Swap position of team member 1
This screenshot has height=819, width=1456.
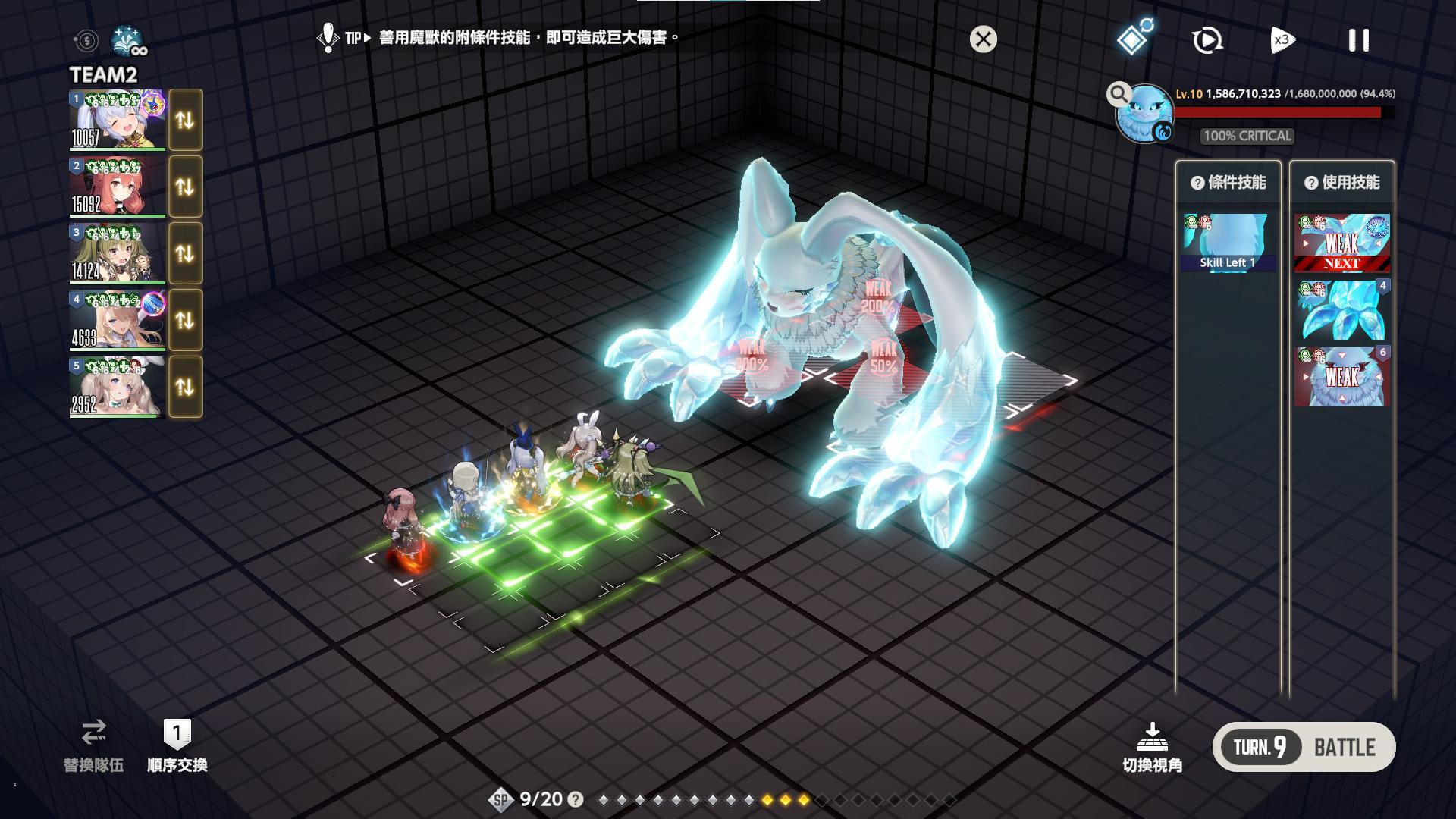click(x=185, y=120)
